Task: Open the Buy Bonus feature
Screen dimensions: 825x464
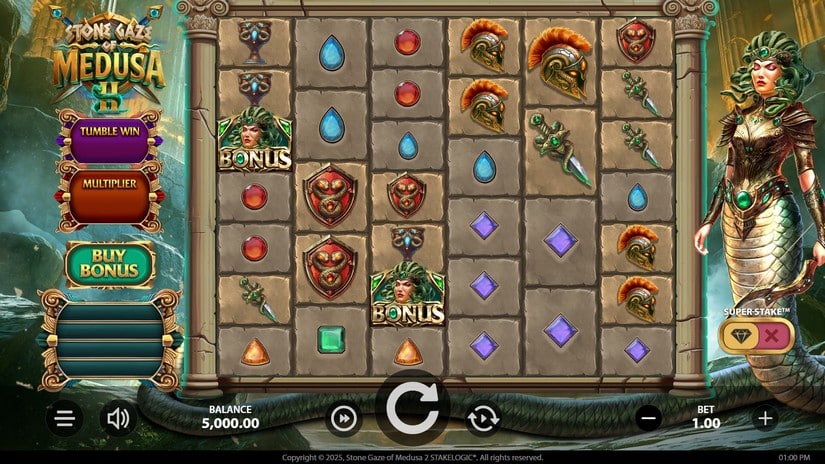Action: [x=110, y=264]
